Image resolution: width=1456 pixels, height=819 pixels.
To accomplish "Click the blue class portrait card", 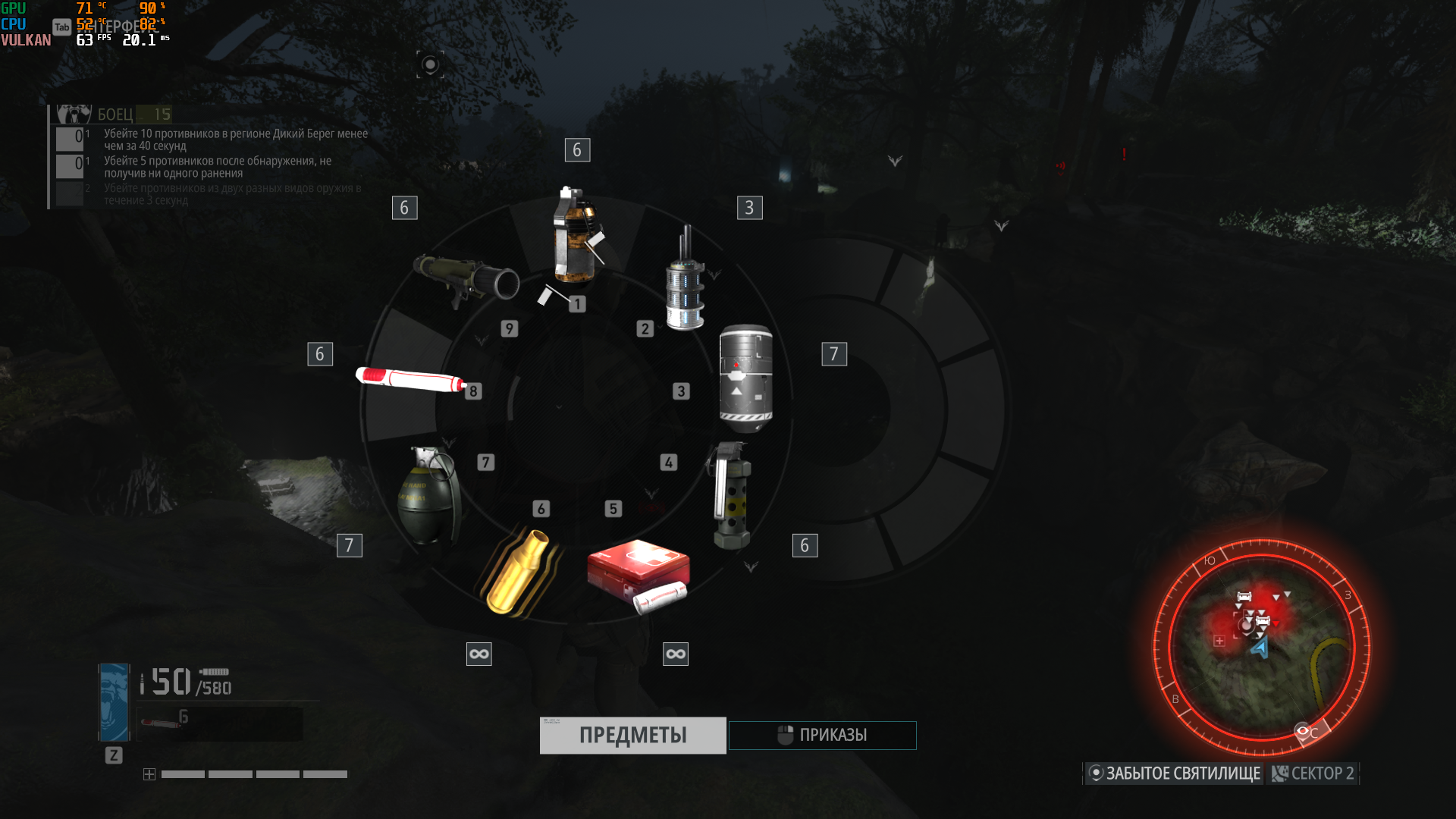I will coord(115,702).
